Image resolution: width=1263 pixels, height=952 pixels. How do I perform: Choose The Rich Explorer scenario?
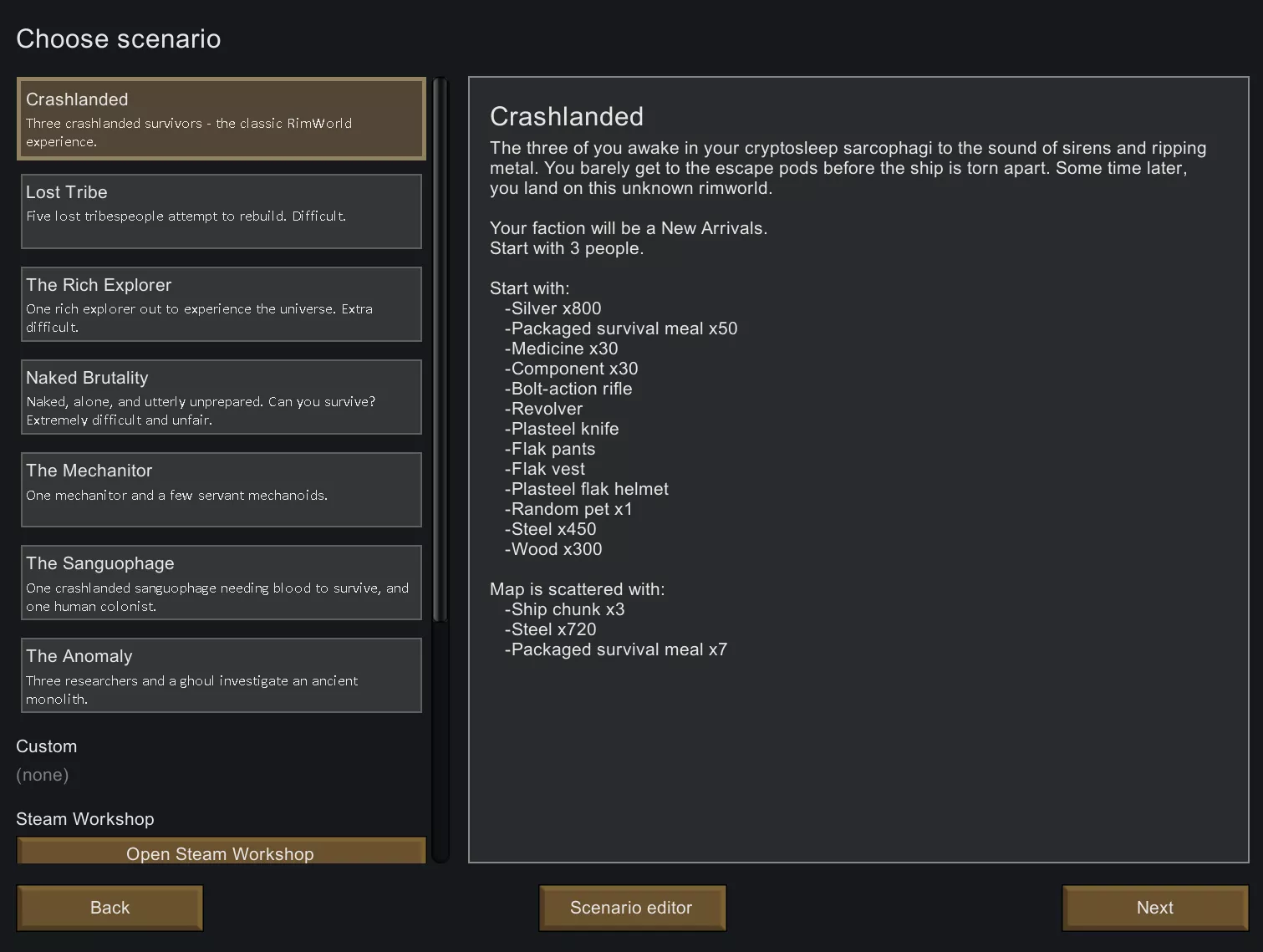pos(220,304)
